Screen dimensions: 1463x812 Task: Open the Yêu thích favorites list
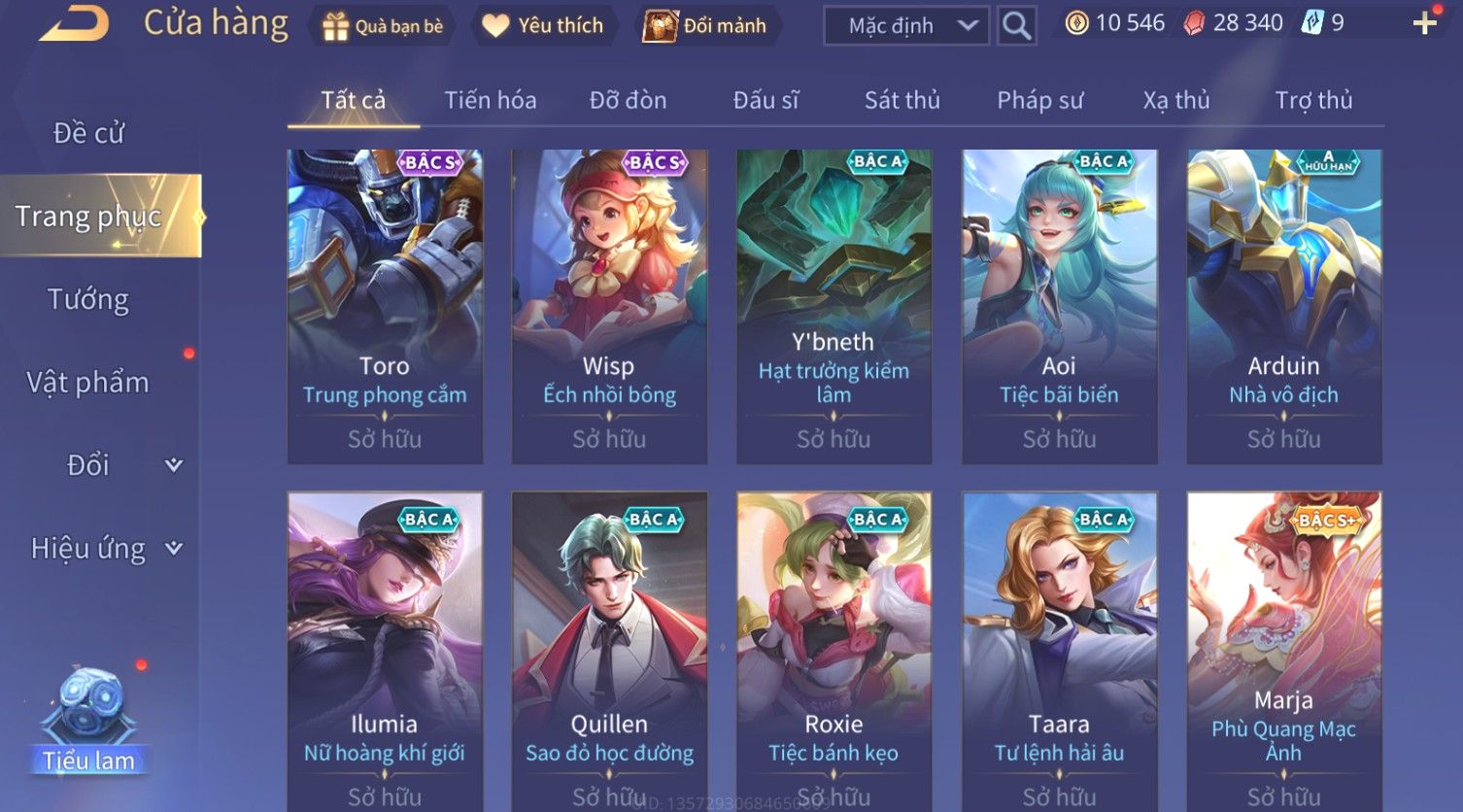[x=544, y=26]
